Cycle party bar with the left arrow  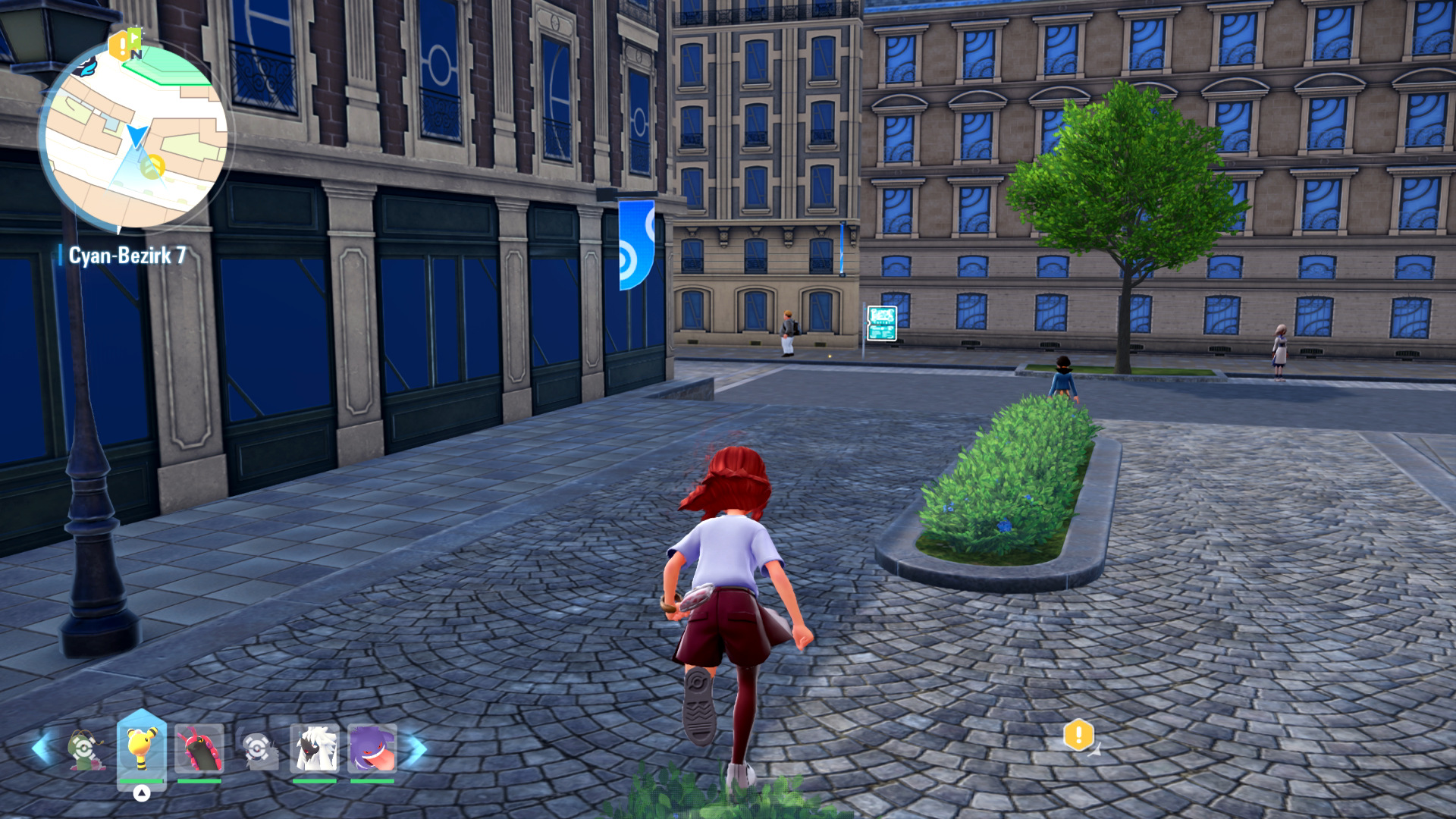pos(41,748)
